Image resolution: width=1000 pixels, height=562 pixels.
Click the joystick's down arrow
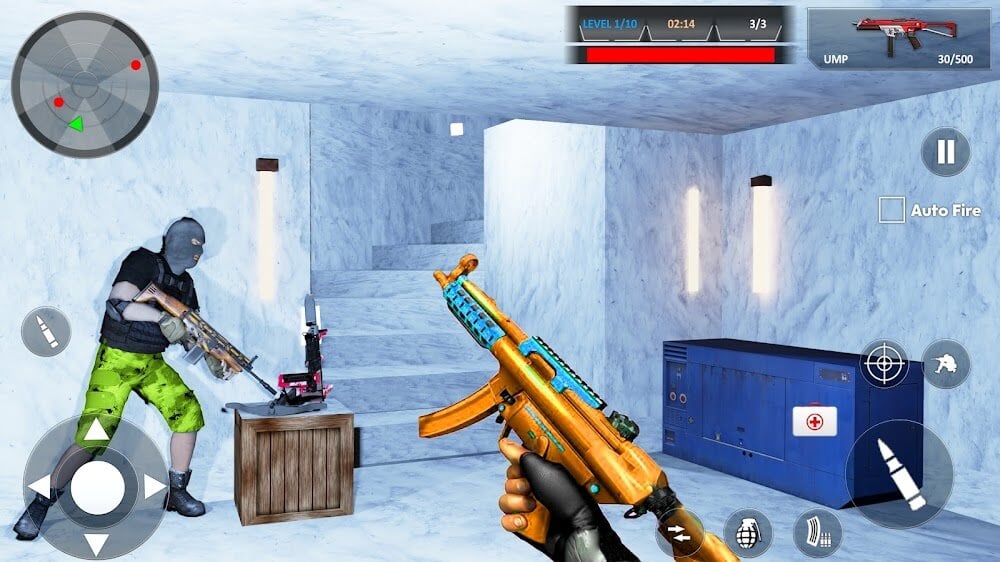(x=96, y=545)
